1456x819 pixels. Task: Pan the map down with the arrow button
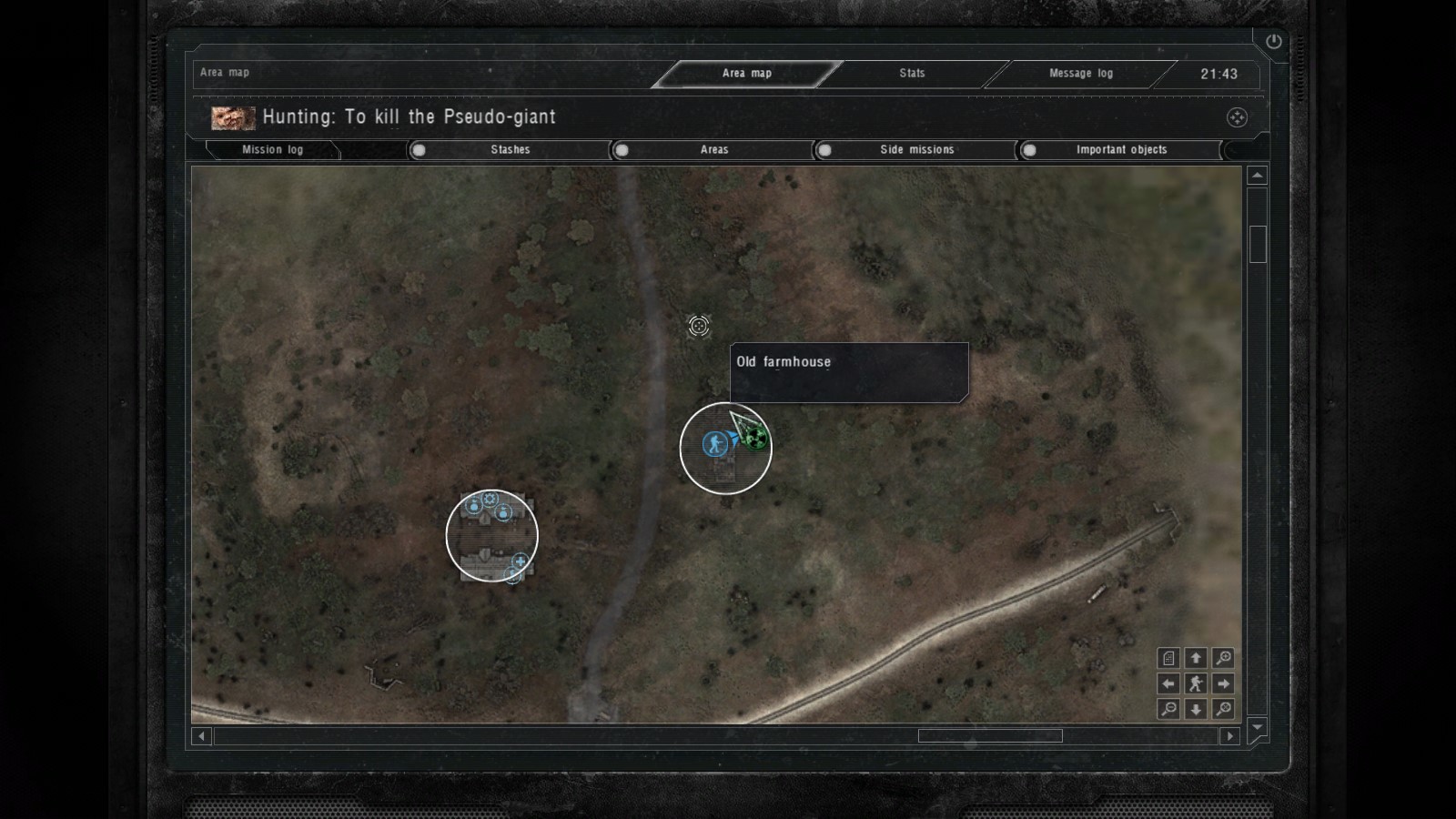[1196, 709]
